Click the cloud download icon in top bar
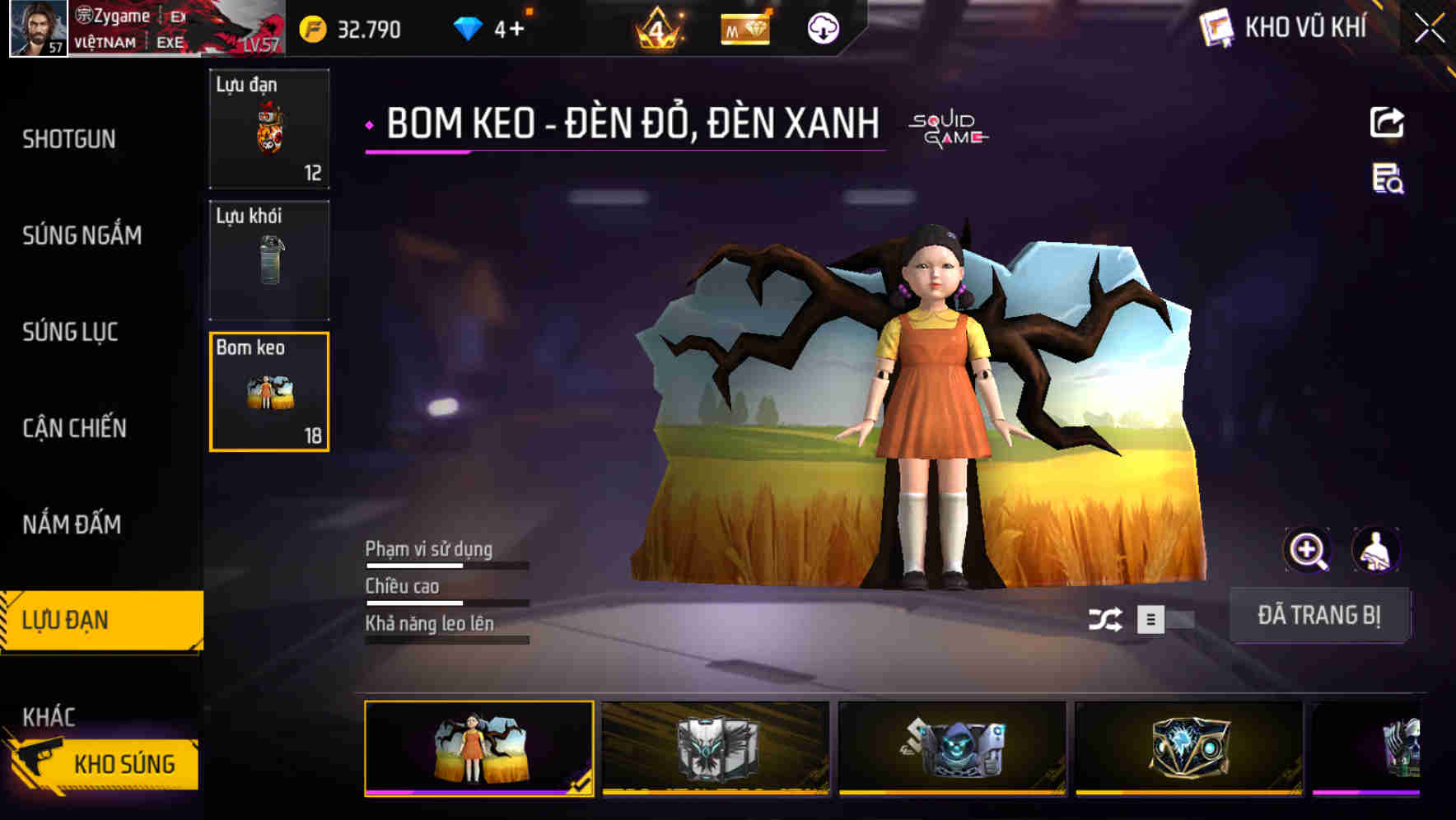The width and height of the screenshot is (1456, 820). click(822, 29)
